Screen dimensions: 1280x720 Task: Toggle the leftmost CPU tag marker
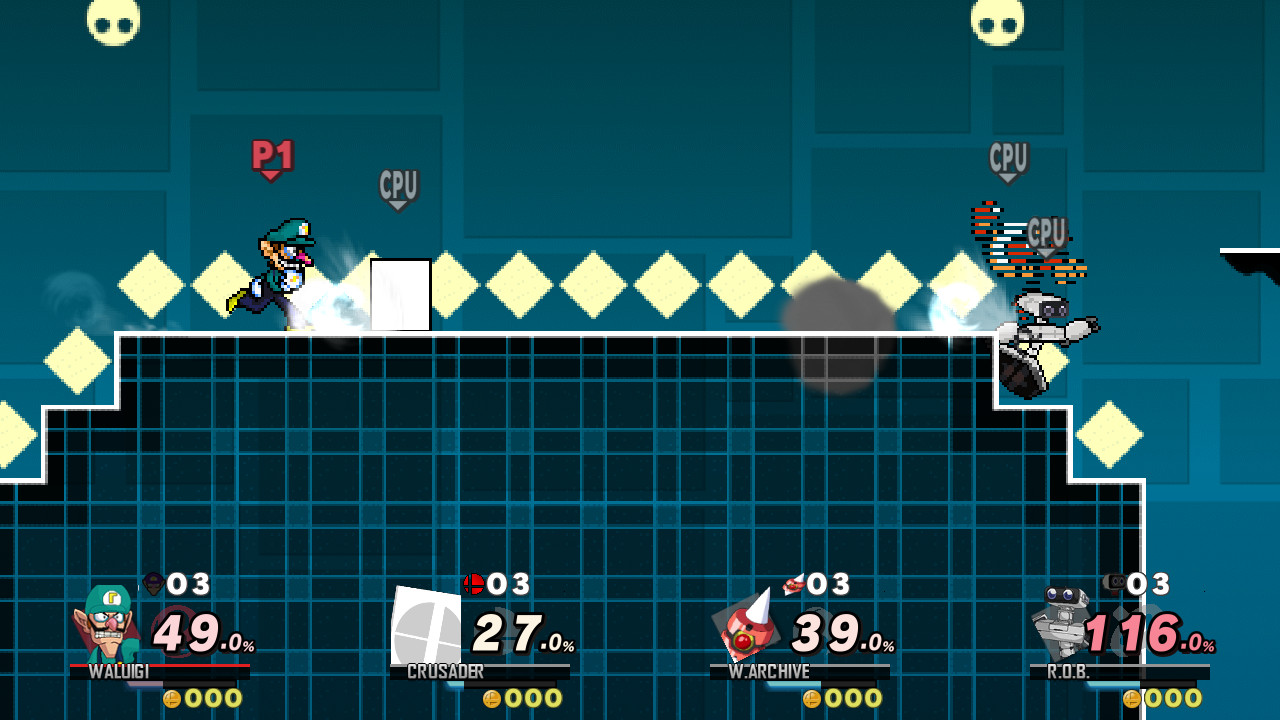(x=398, y=183)
